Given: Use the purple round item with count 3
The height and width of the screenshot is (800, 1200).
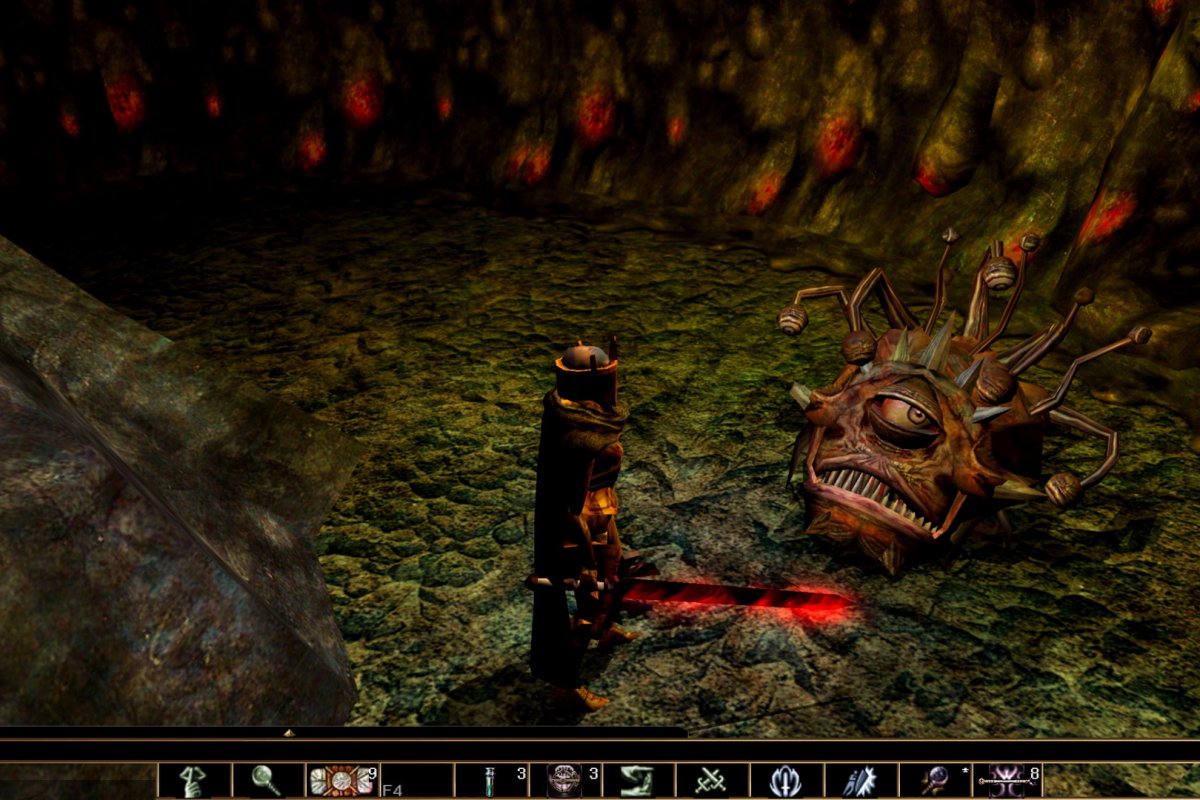Looking at the screenshot, I should (x=564, y=781).
